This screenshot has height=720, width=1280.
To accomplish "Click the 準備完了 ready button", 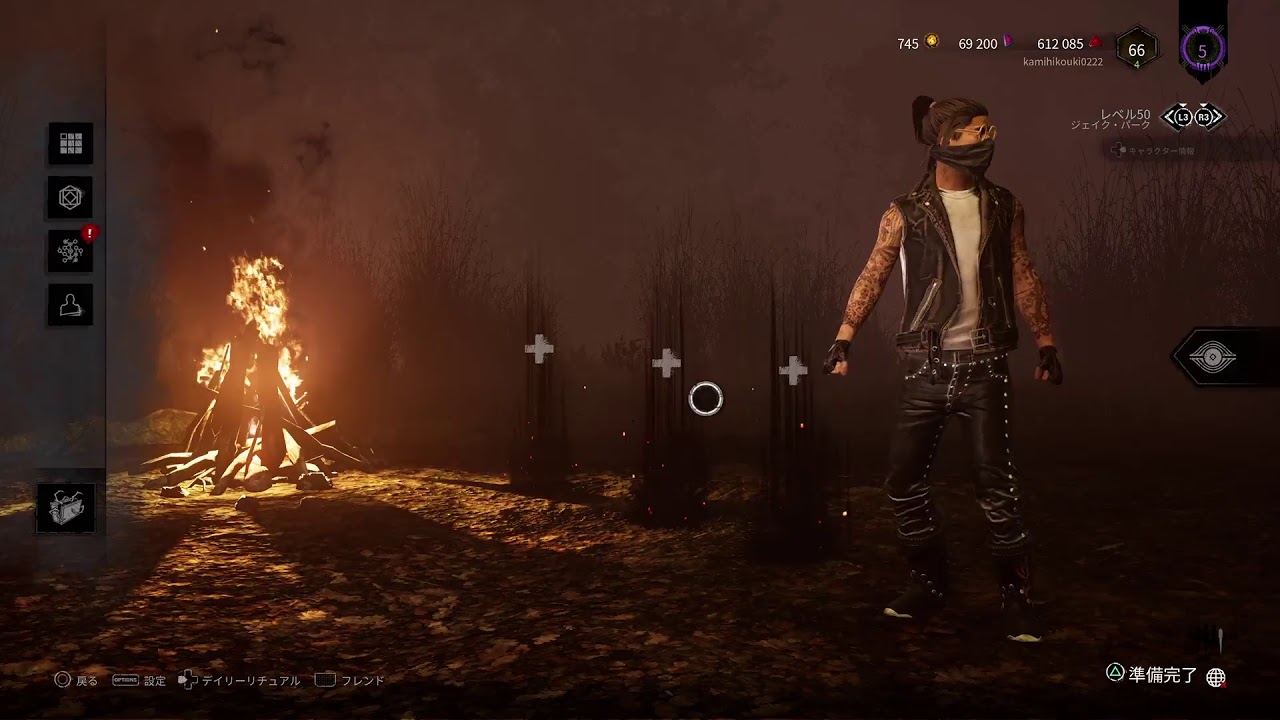I will (1152, 675).
